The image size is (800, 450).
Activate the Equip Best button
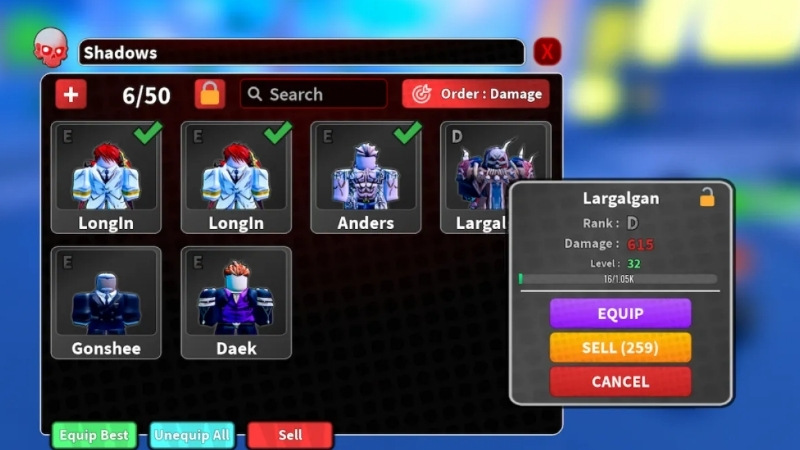coord(94,435)
